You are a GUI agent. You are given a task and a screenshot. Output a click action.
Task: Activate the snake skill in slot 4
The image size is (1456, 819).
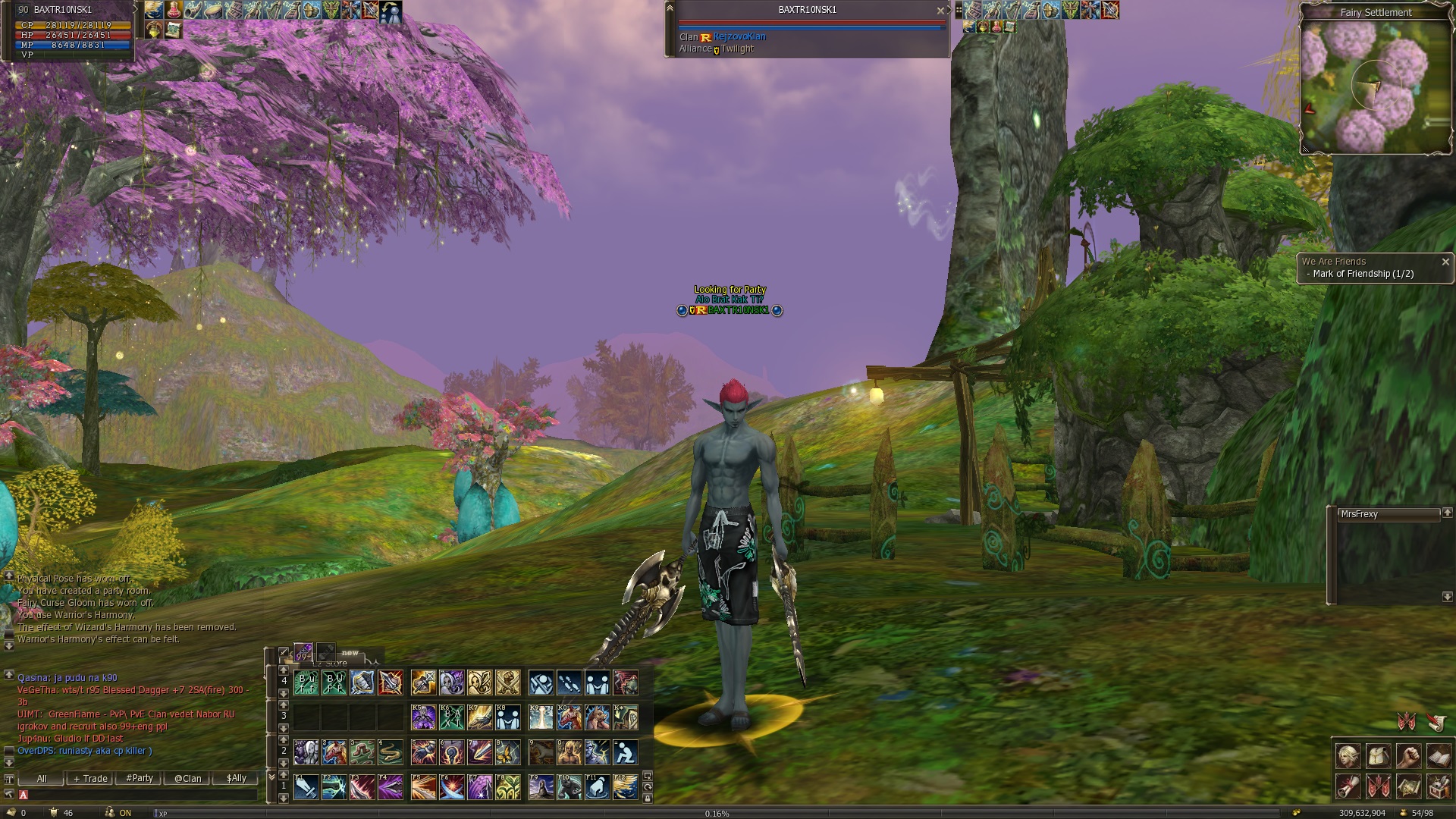[x=391, y=752]
